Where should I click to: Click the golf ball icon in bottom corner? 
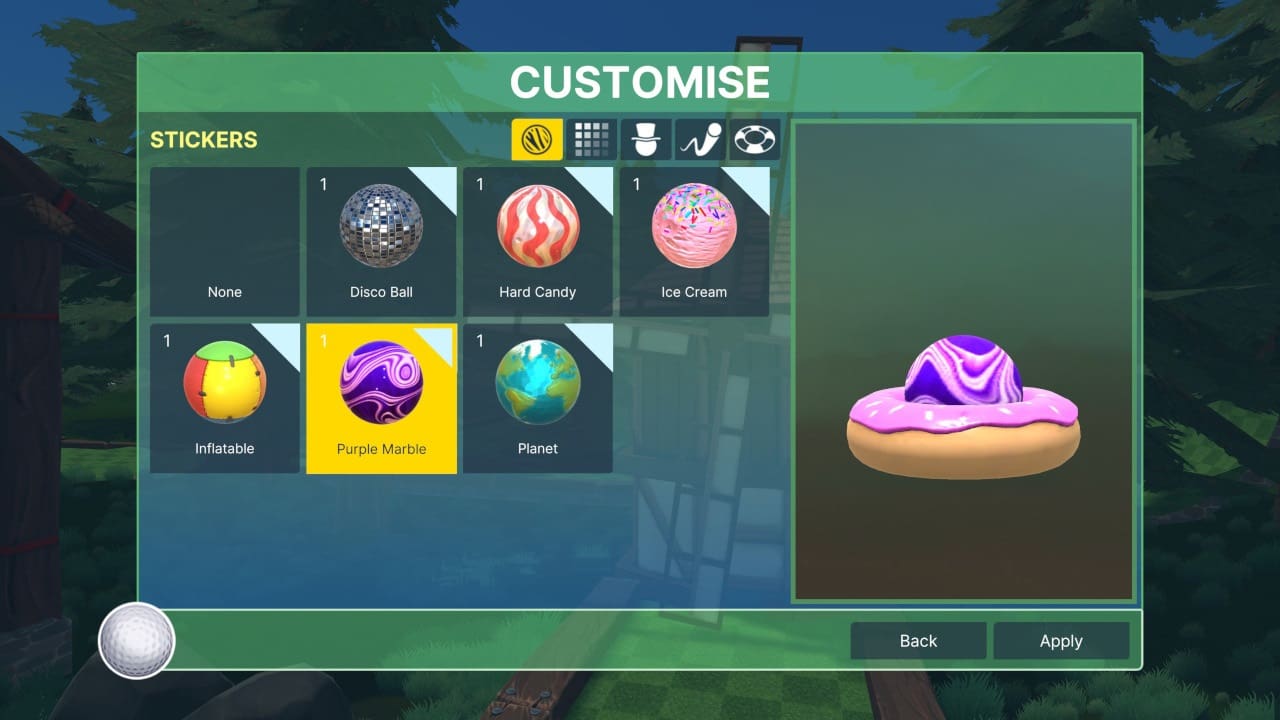tap(137, 640)
